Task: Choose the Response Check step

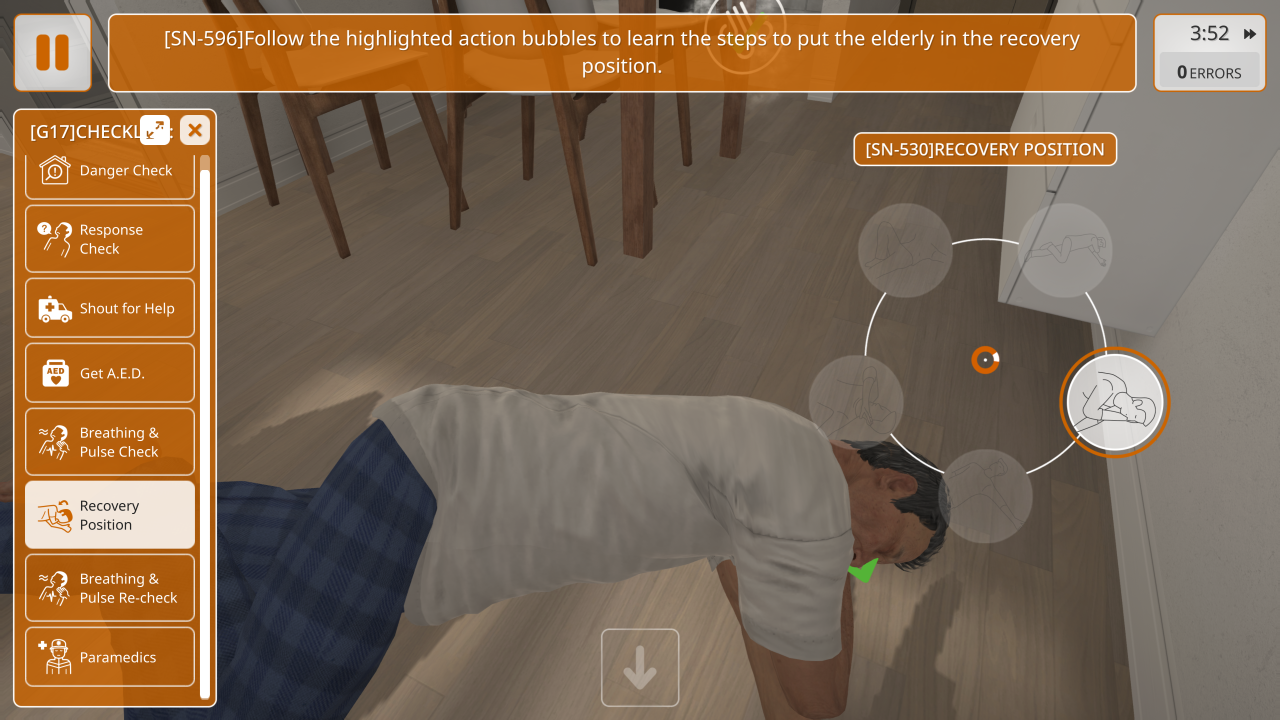Action: point(110,239)
